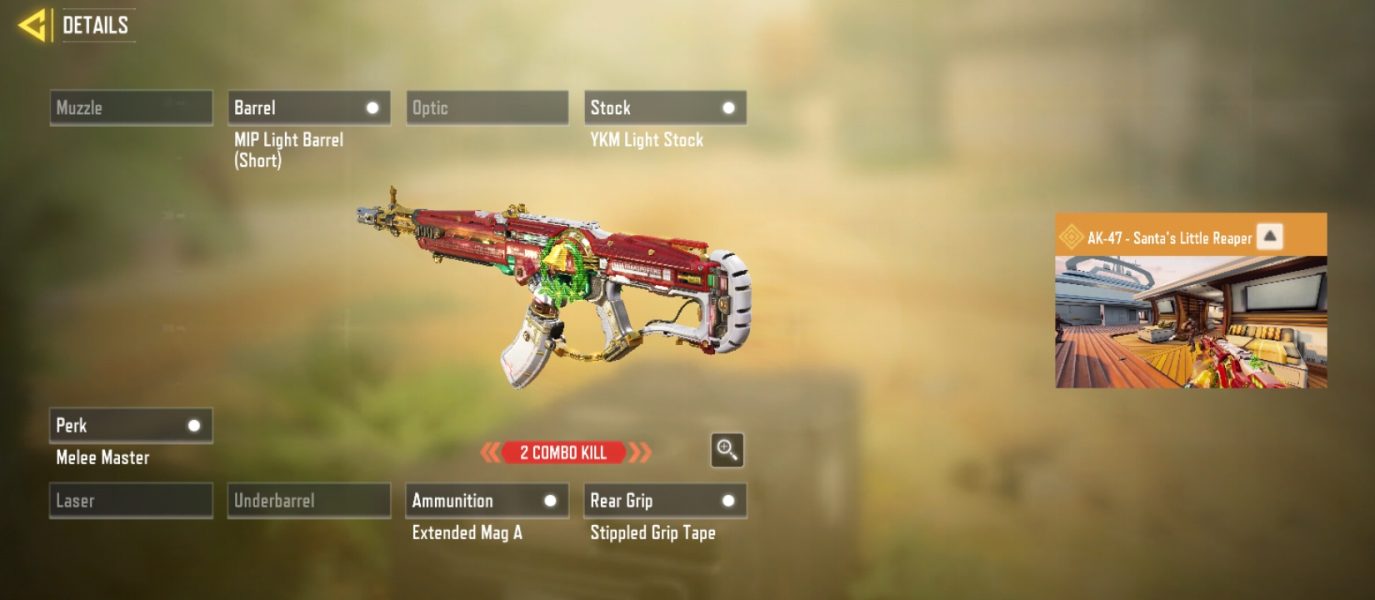Choose the empty Underbarrel slot
This screenshot has height=600, width=1375.
coord(309,501)
